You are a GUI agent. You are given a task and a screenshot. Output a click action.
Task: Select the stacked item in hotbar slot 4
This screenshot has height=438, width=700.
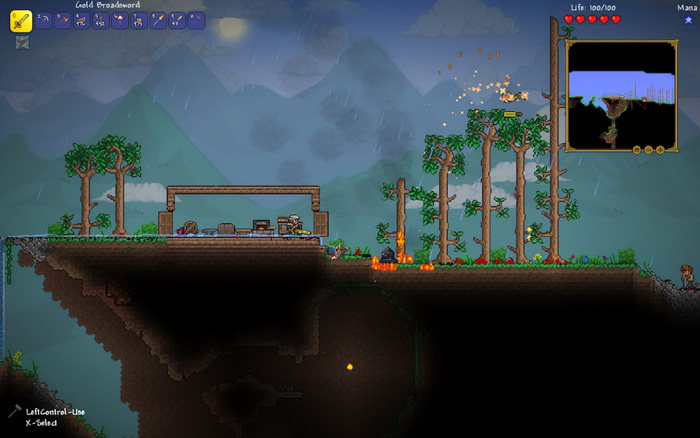click(x=81, y=20)
